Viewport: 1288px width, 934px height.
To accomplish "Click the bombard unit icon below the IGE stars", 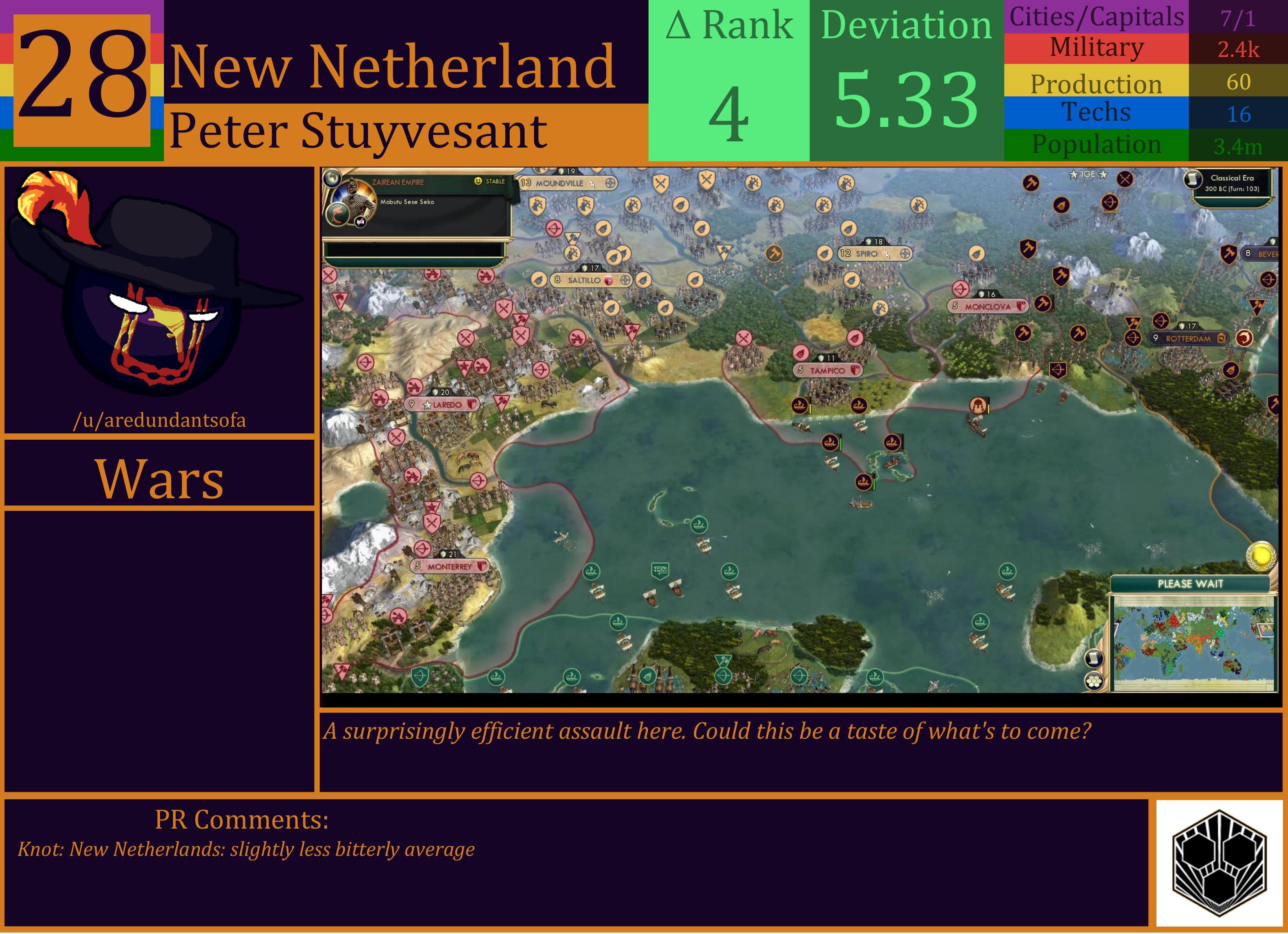I will pyautogui.click(x=1062, y=205).
